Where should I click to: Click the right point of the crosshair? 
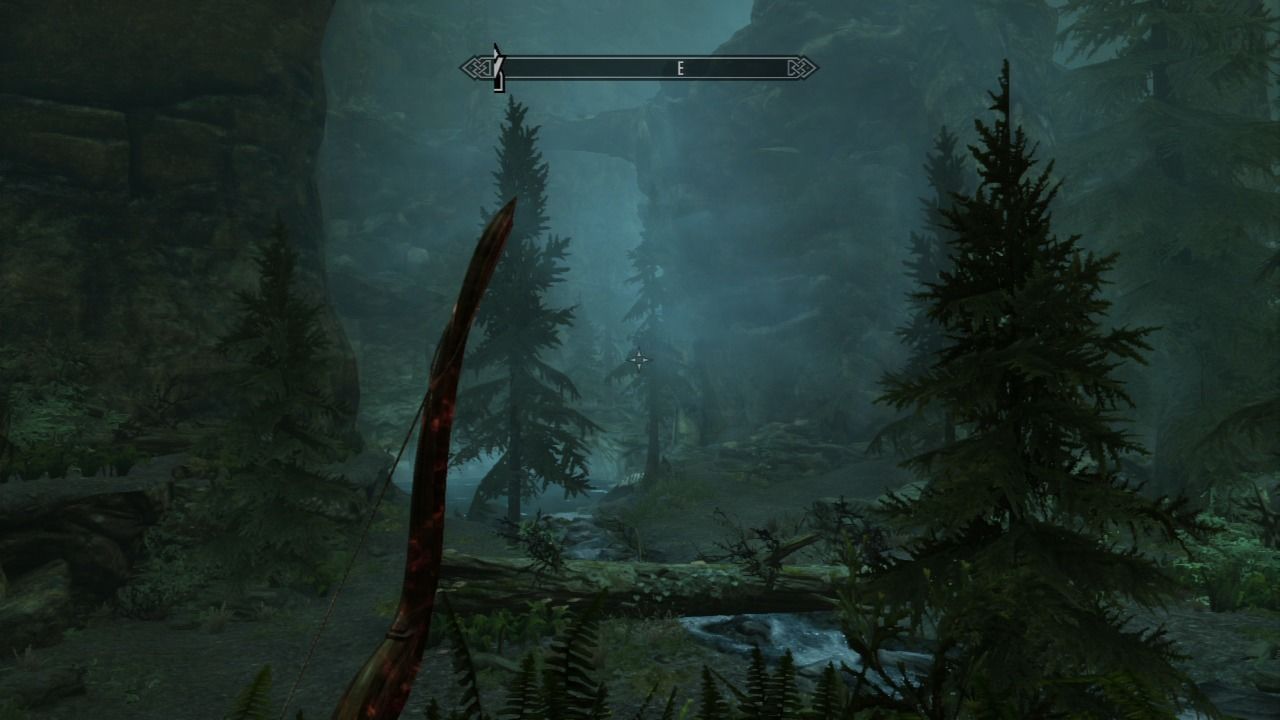tap(651, 359)
